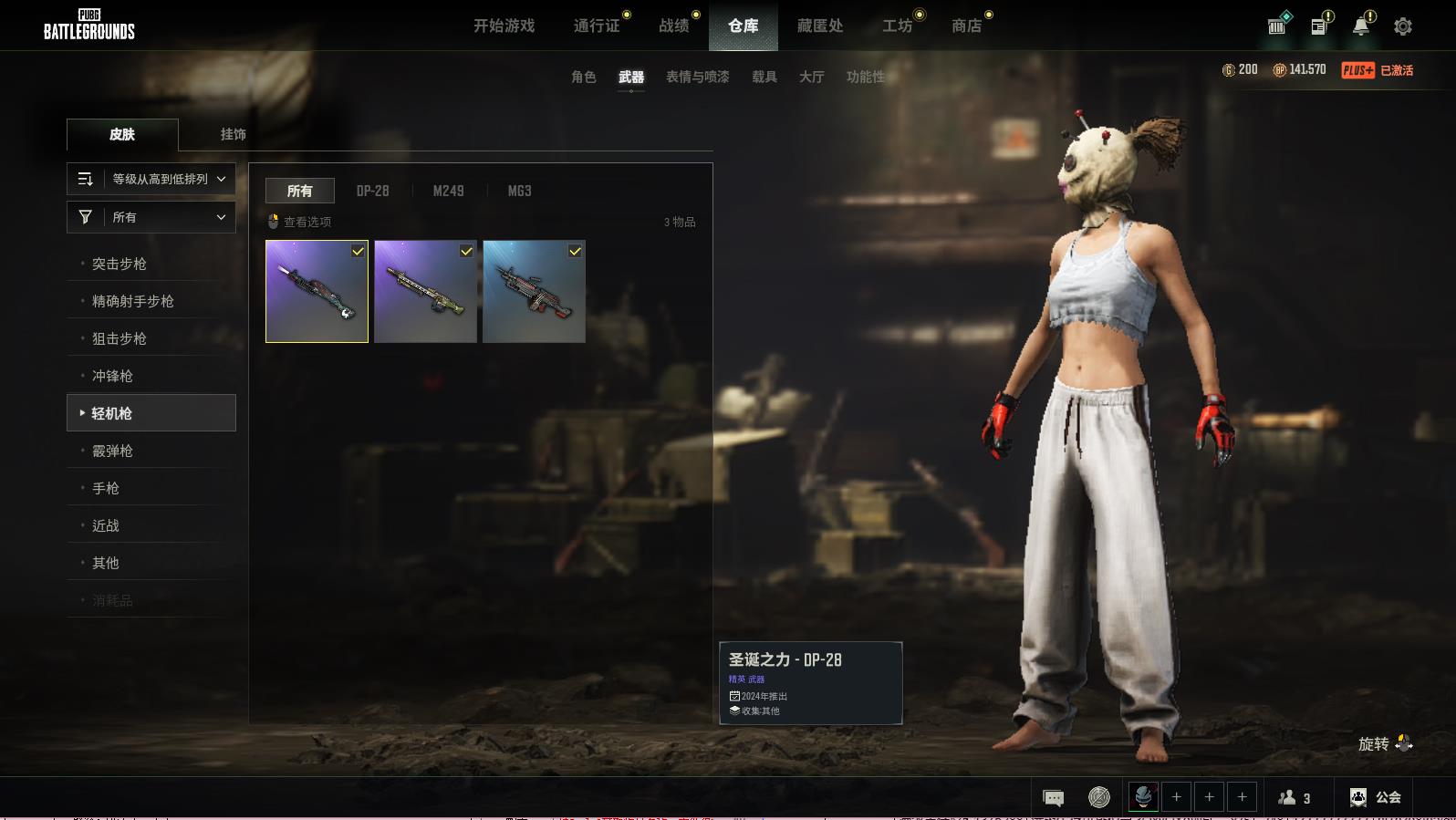This screenshot has height=820, width=1456.
Task: Open the 开始游戏 menu
Action: point(504,26)
